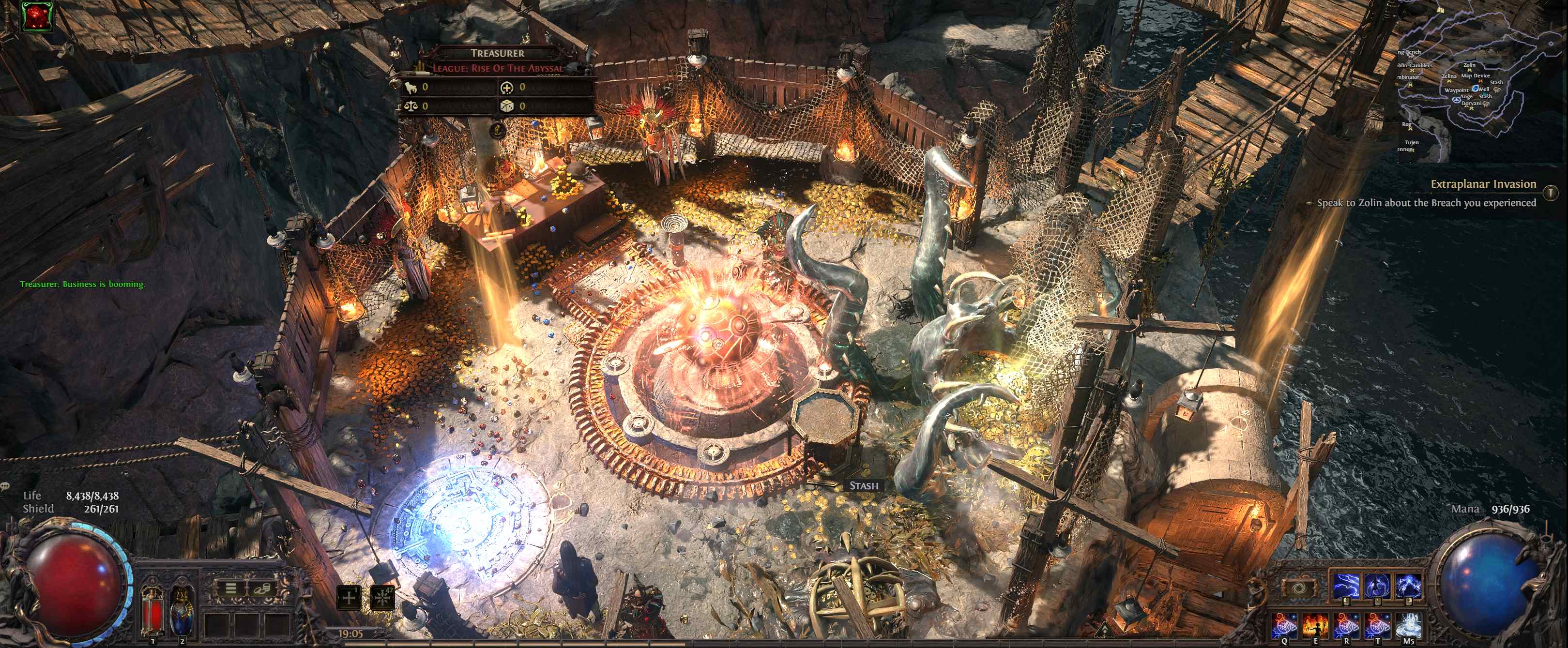Activate the skill bound to R
Viewport: 1568px width, 648px height.
coord(1346,625)
